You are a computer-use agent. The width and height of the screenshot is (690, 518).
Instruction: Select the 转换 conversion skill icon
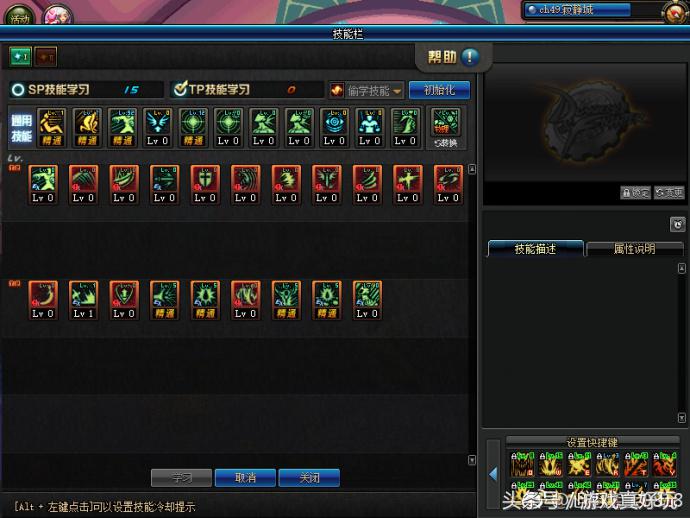click(x=445, y=127)
